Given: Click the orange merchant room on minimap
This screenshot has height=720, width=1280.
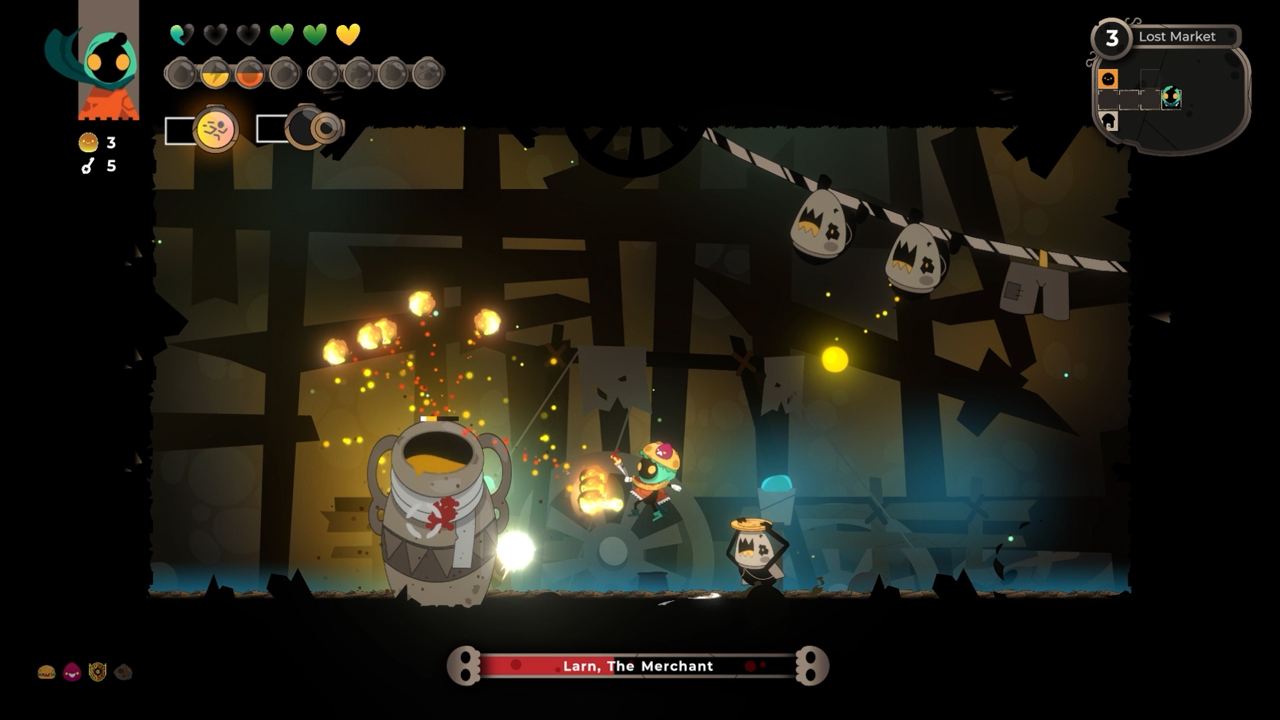Looking at the screenshot, I should pyautogui.click(x=1108, y=78).
